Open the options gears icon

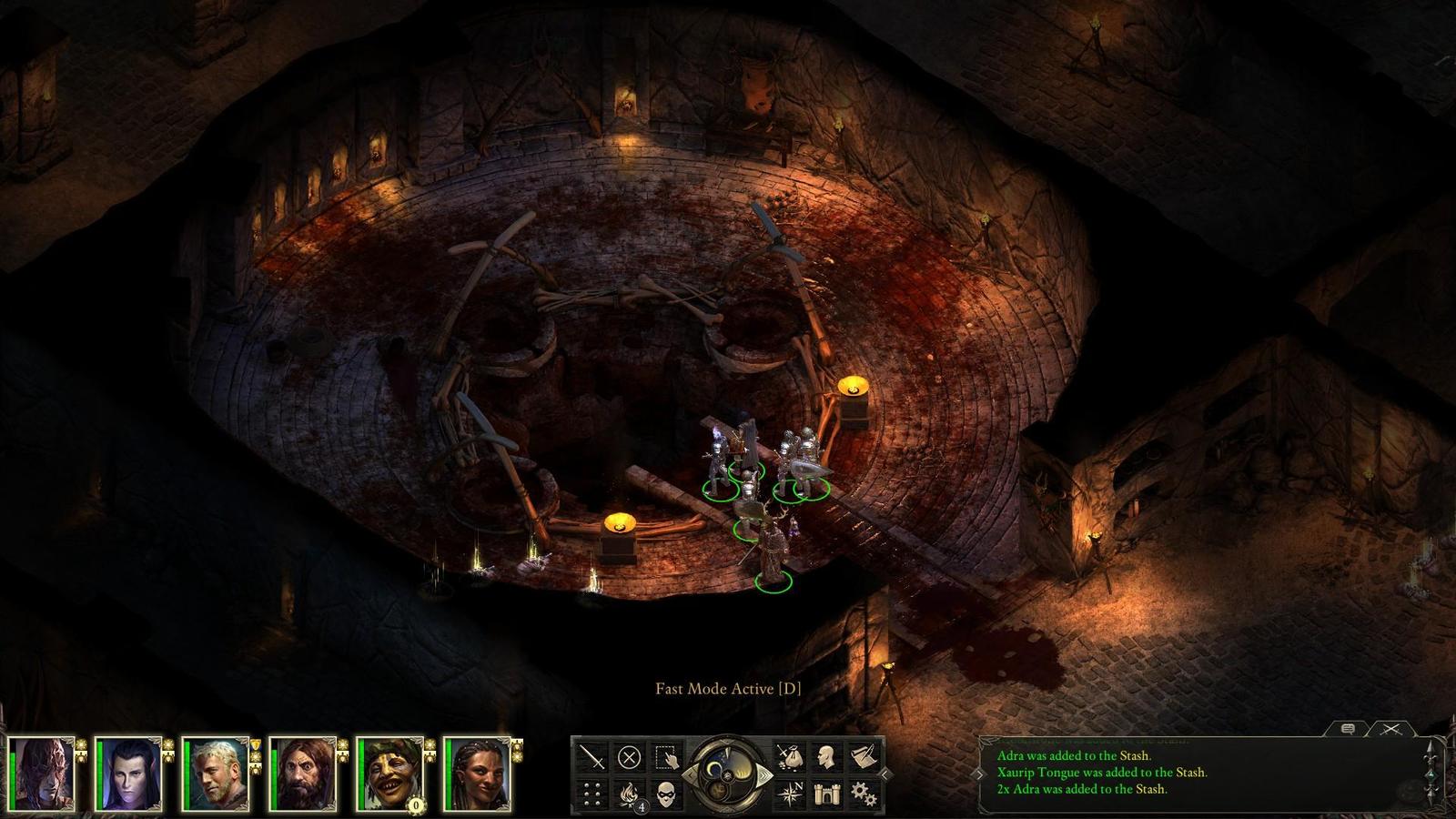tap(864, 794)
